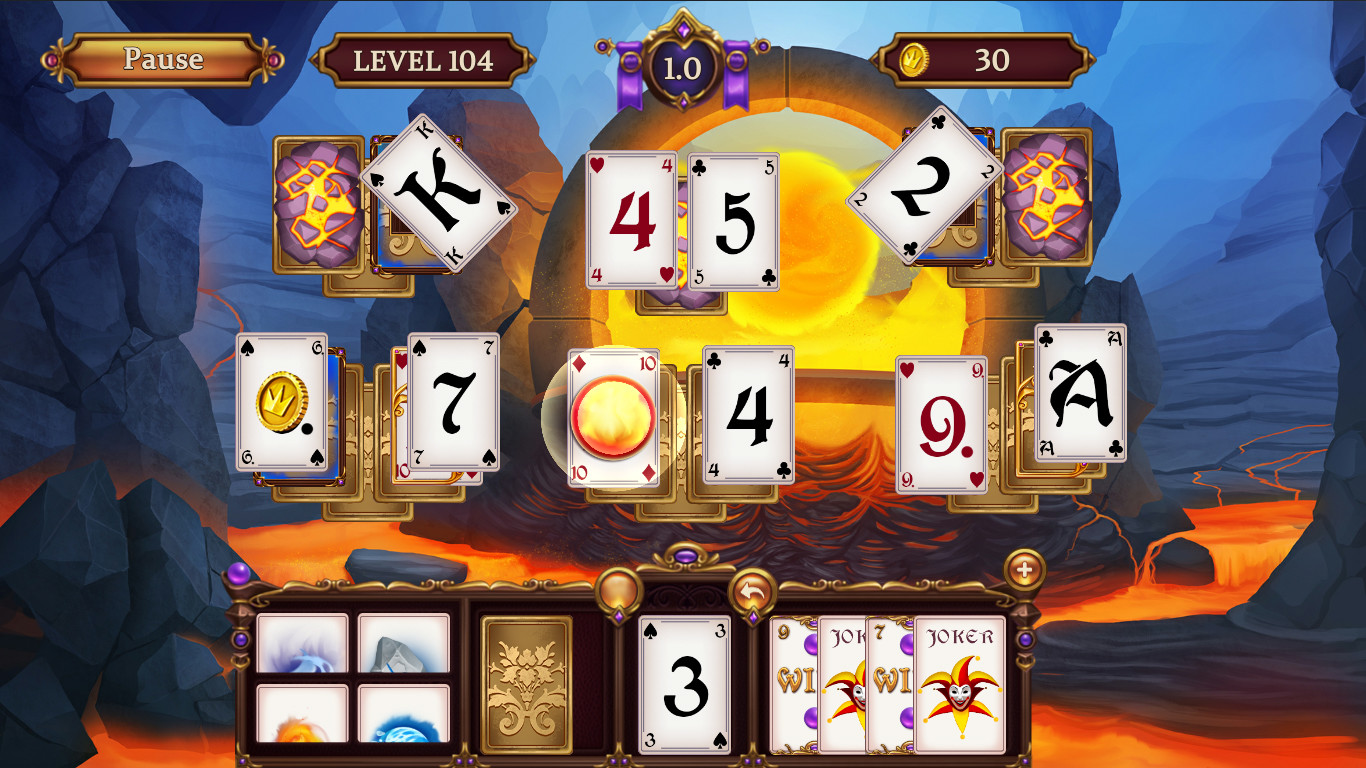Select the two of spades card
The height and width of the screenshot is (768, 1366).
tap(925, 190)
